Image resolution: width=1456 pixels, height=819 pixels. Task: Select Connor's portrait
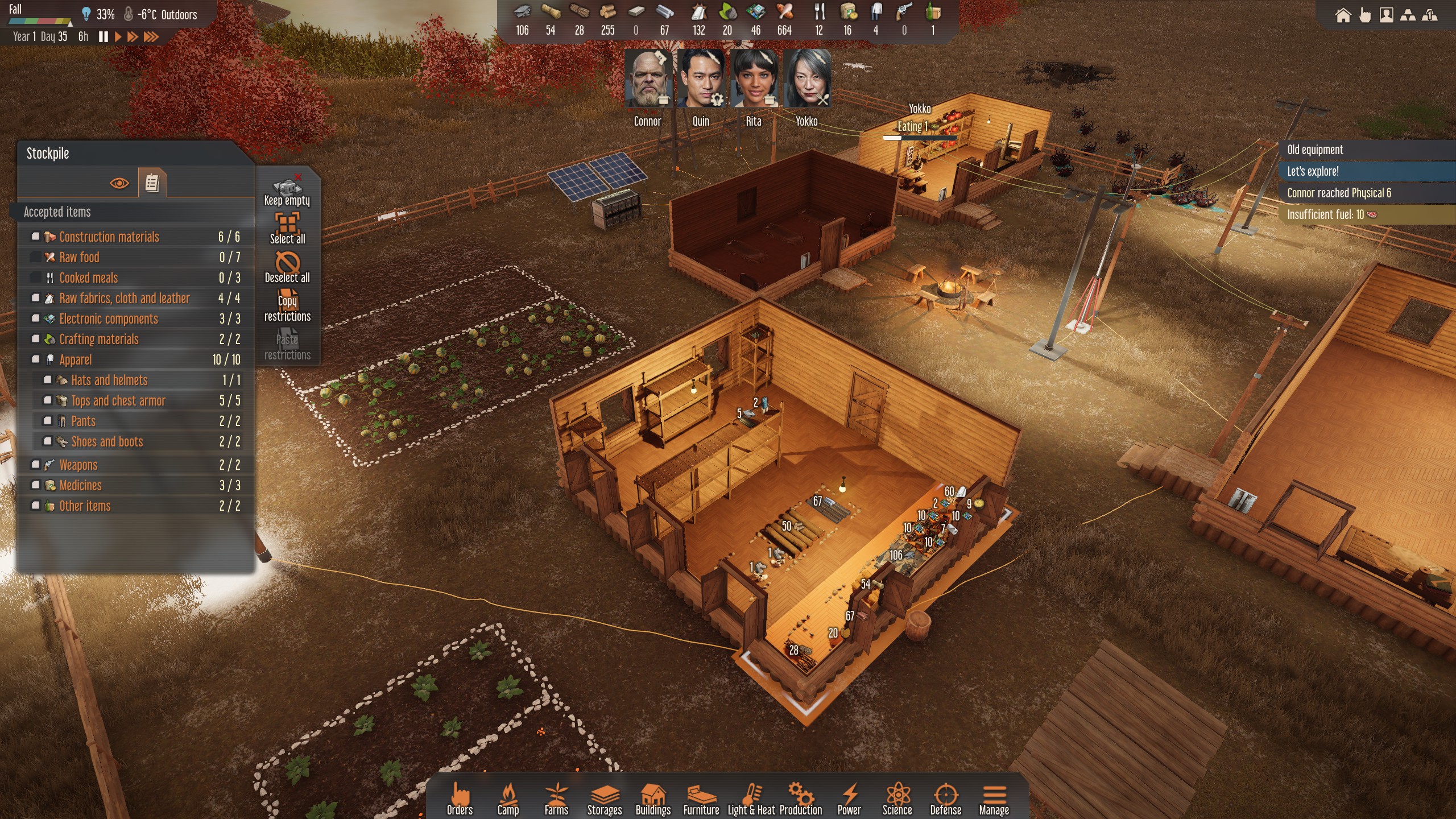coord(648,79)
